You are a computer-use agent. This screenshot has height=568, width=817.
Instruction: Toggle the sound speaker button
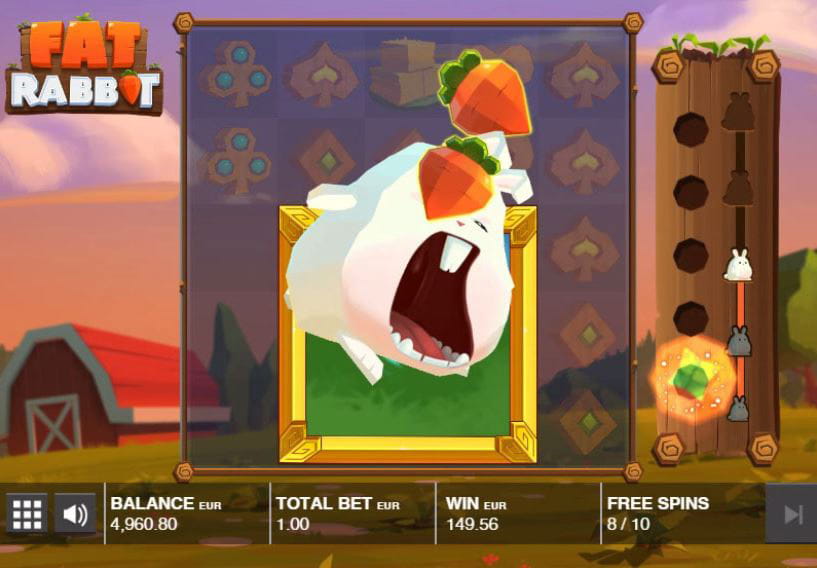coord(75,514)
